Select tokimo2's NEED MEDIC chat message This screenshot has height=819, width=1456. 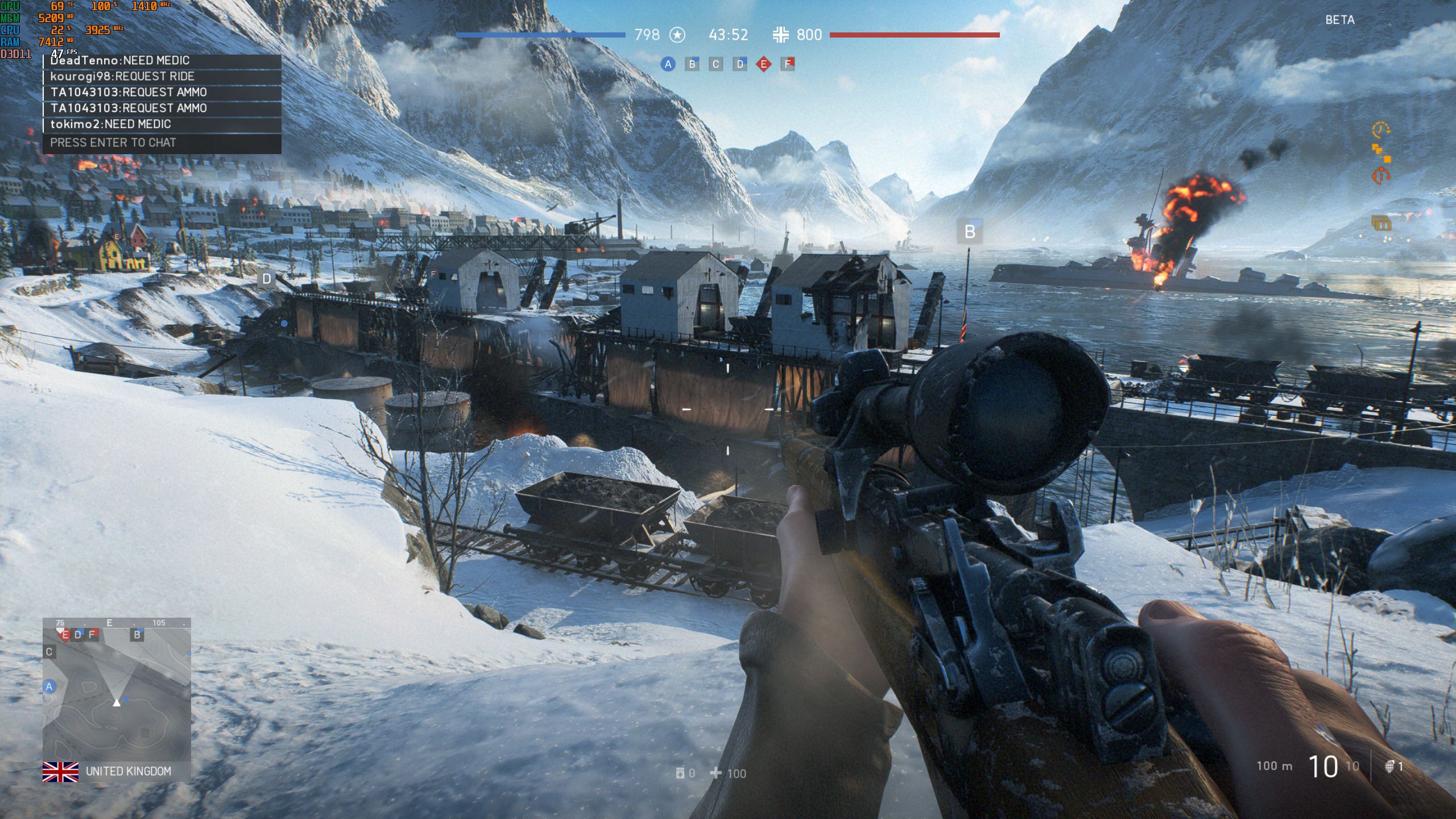(x=162, y=125)
